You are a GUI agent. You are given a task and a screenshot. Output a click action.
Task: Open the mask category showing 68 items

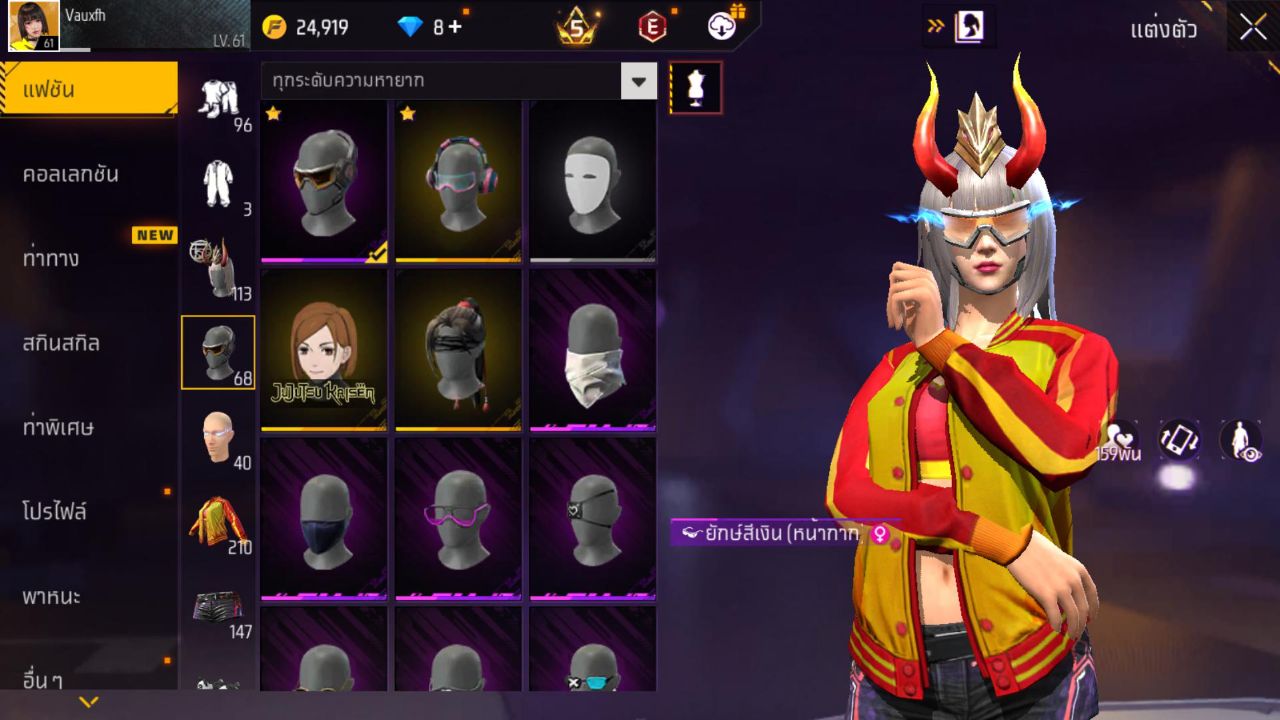[218, 350]
